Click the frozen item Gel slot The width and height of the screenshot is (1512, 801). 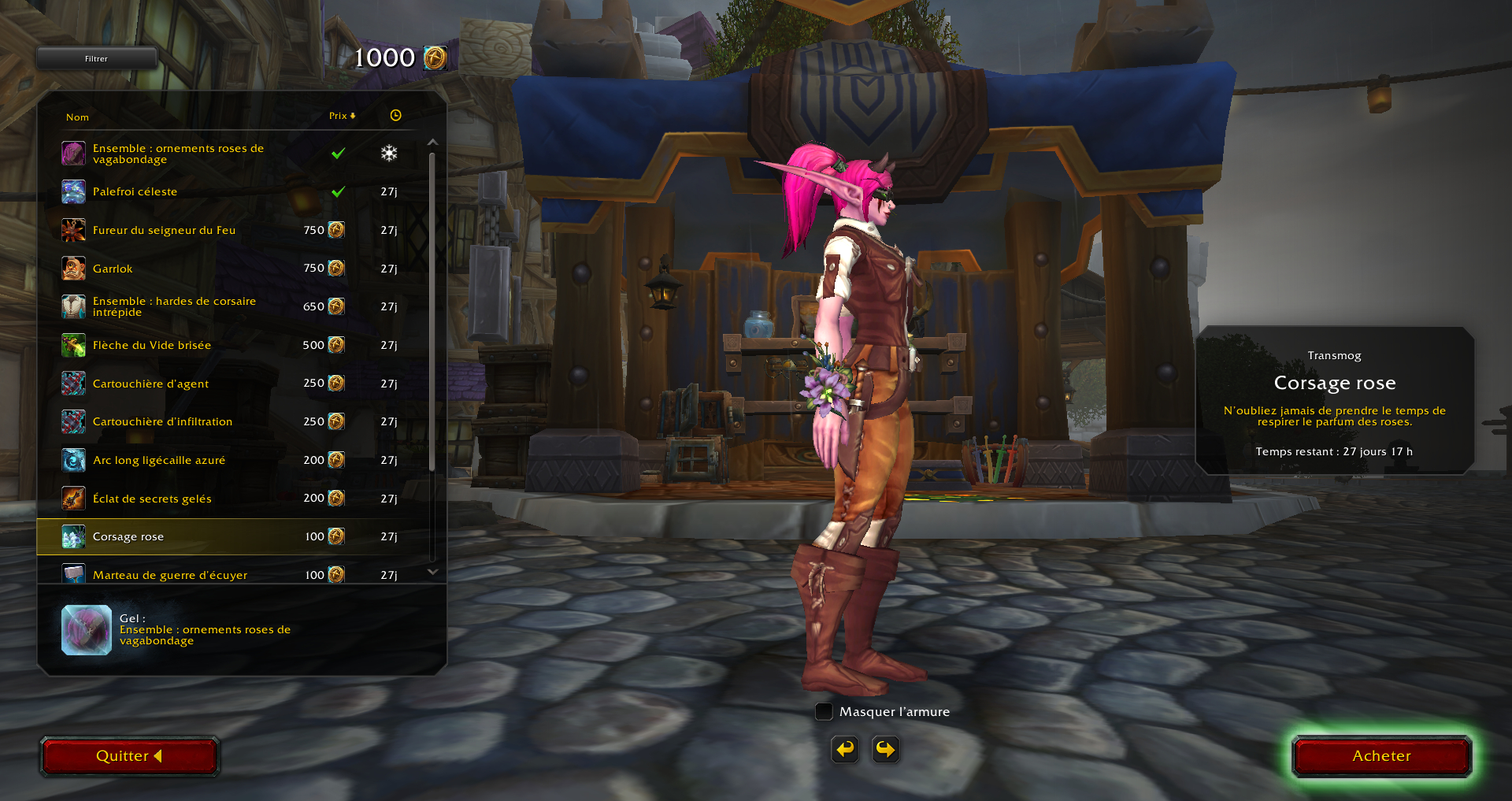pos(87,630)
